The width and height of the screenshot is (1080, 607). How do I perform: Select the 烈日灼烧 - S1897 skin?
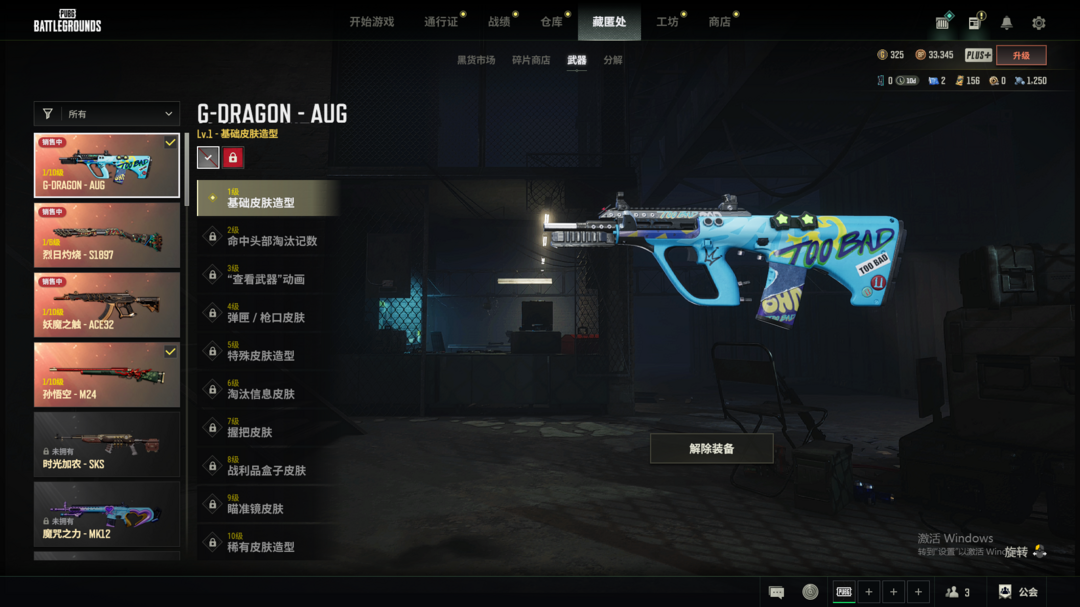[107, 235]
